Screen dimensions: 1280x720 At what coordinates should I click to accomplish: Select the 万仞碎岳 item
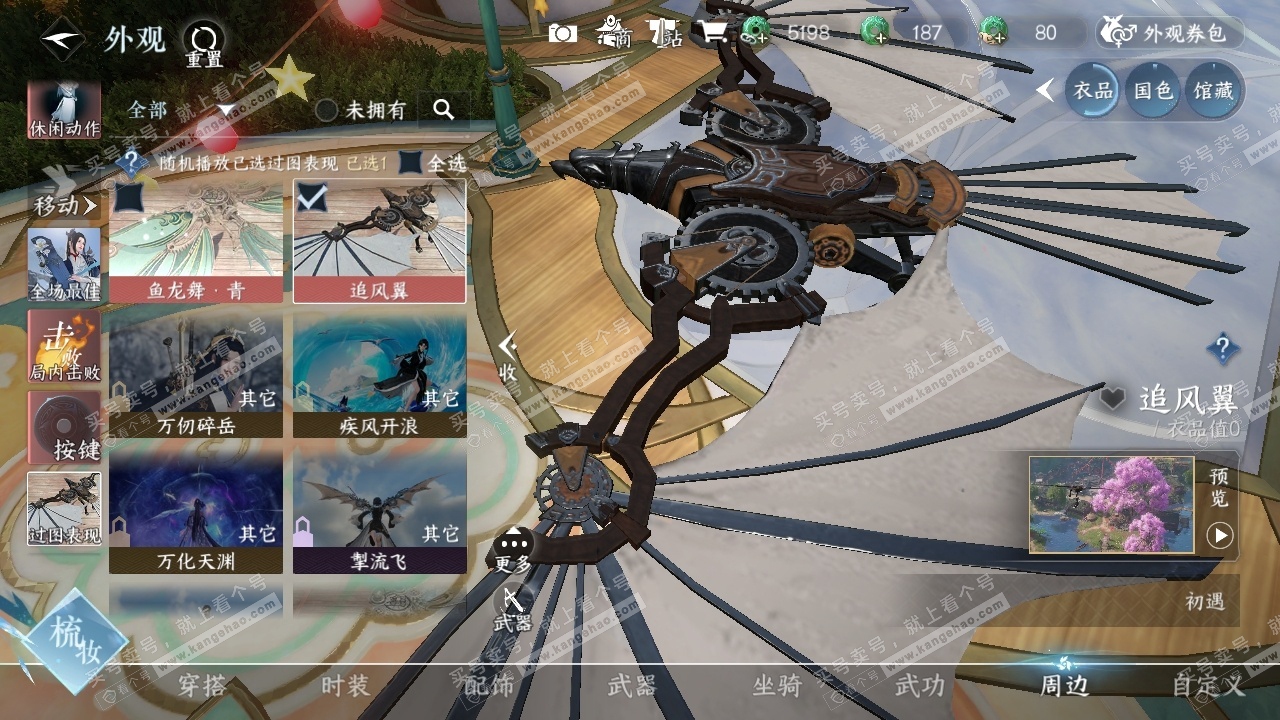point(196,375)
